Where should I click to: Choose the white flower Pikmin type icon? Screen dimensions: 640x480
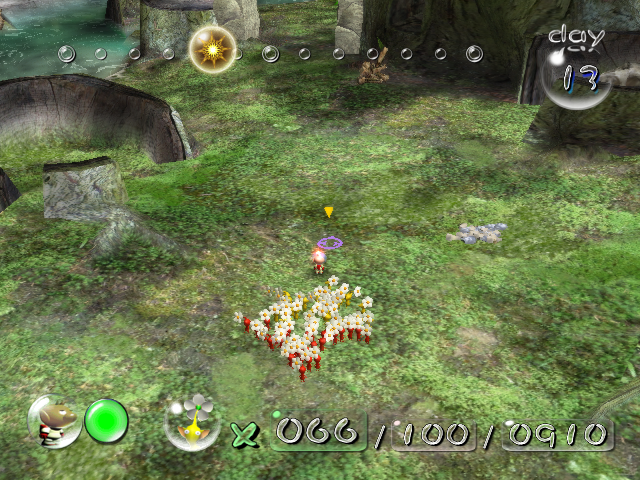(x=192, y=421)
